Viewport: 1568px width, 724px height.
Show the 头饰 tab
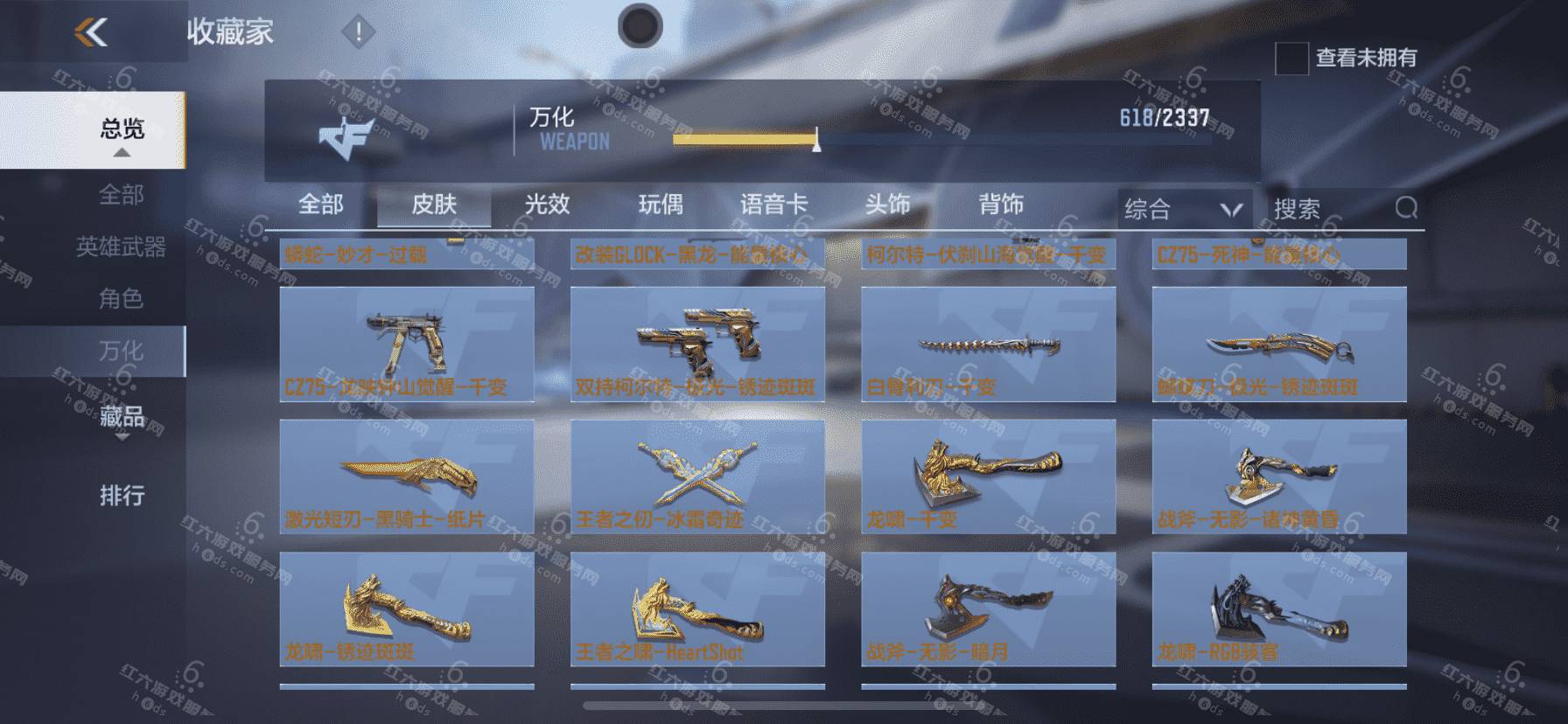(x=887, y=205)
